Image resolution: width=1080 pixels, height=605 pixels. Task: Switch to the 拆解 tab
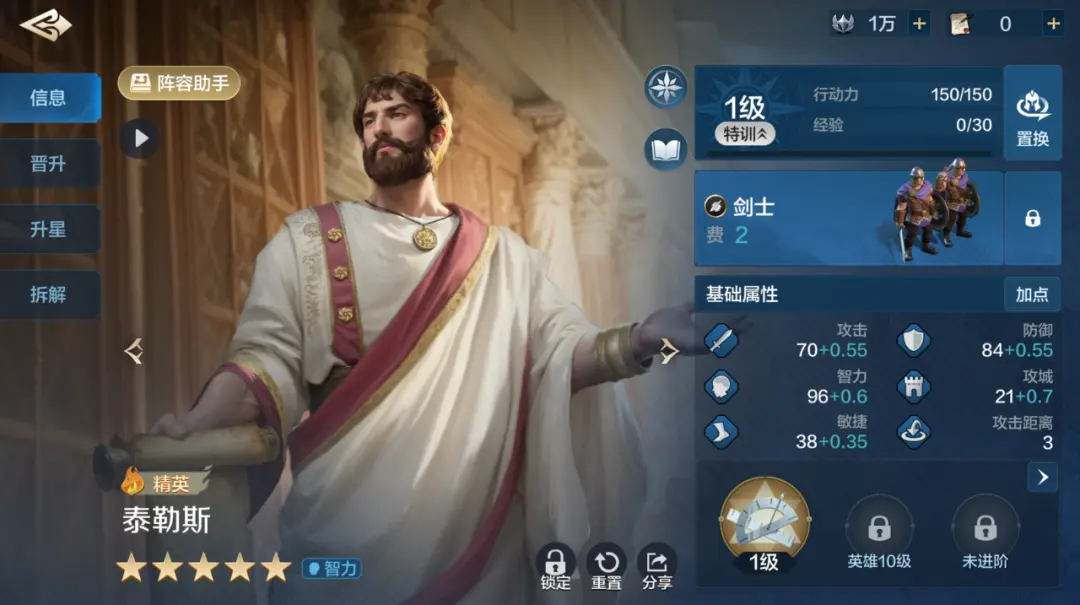coord(49,295)
